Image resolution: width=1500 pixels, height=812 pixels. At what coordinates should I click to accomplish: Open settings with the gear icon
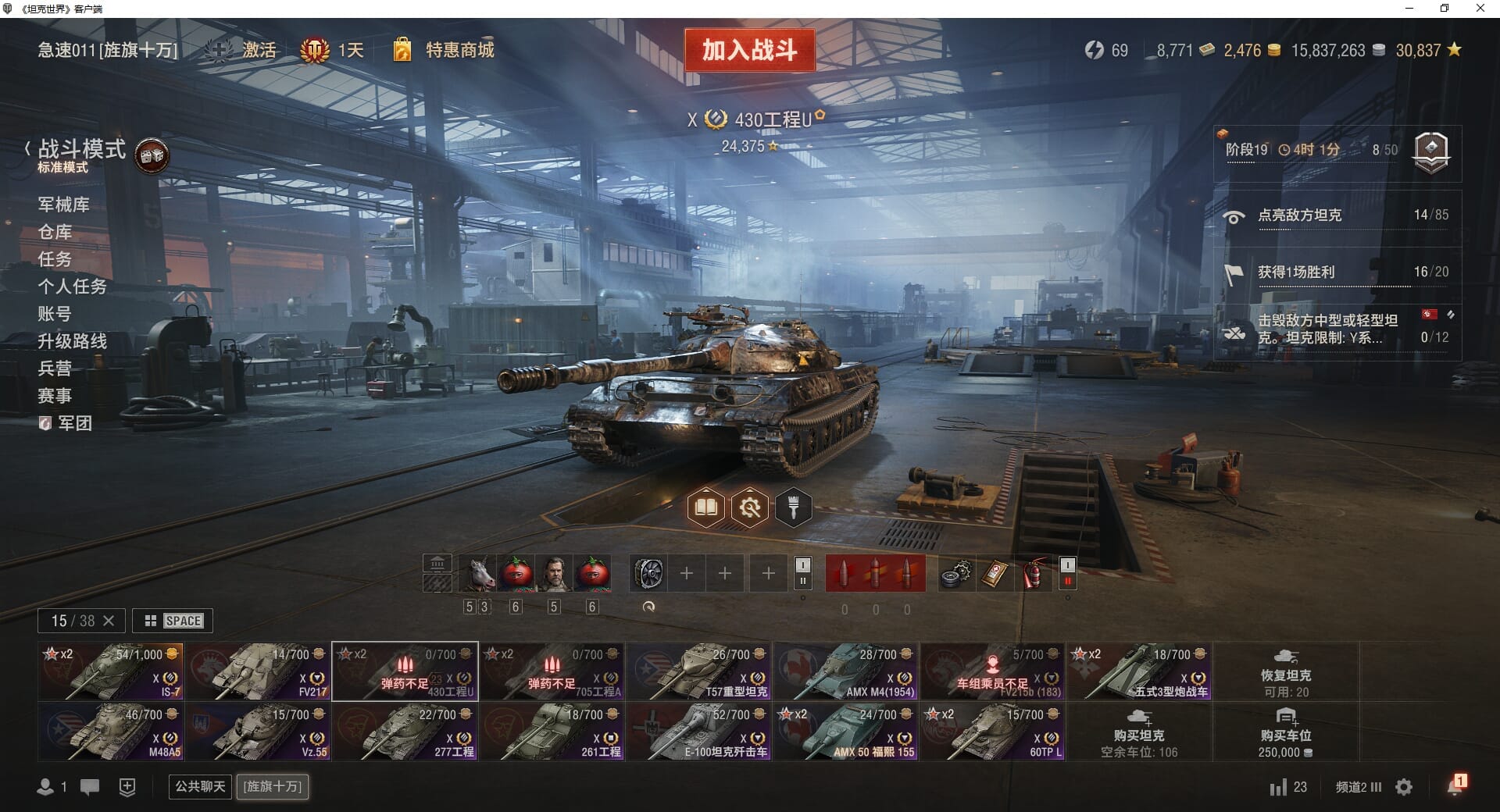click(x=1404, y=787)
